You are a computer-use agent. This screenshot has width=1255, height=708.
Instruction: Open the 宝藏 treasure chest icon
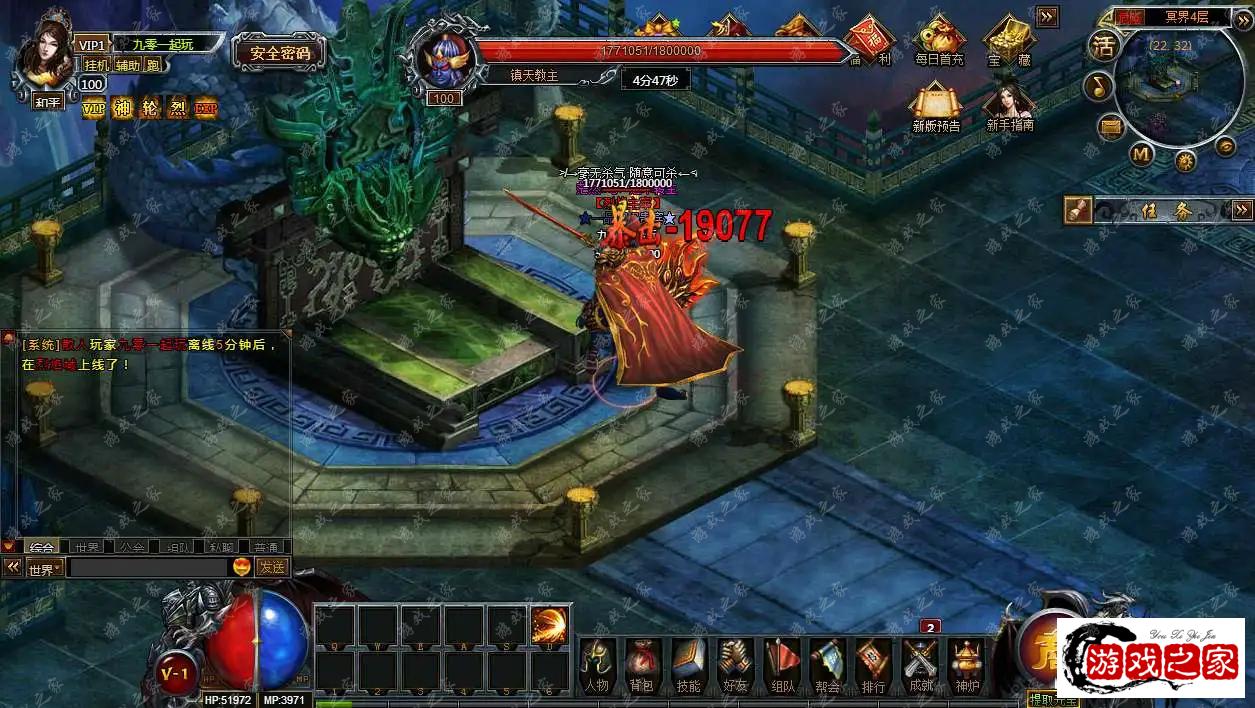pyautogui.click(x=1008, y=40)
